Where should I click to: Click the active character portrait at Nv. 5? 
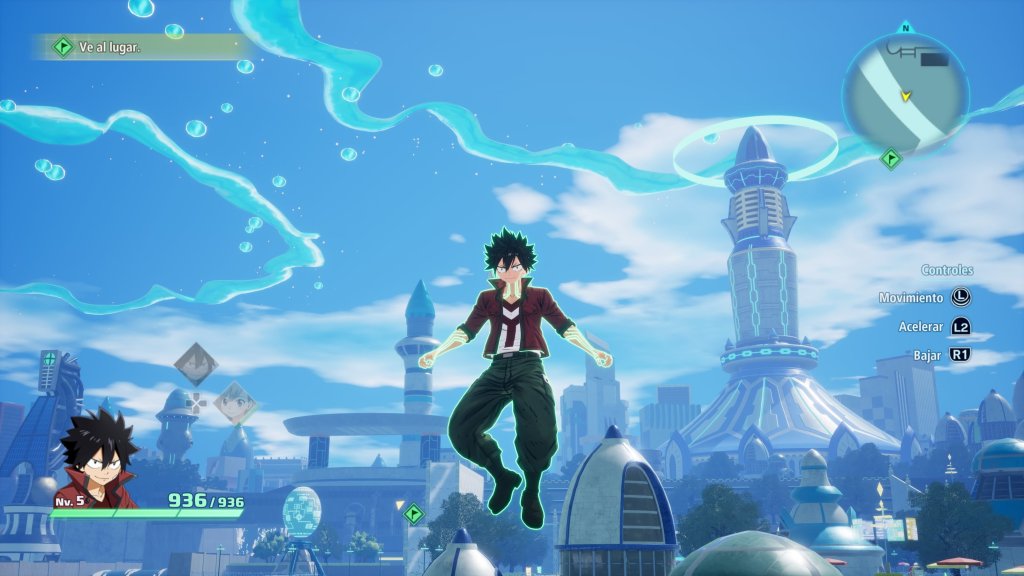click(96, 457)
